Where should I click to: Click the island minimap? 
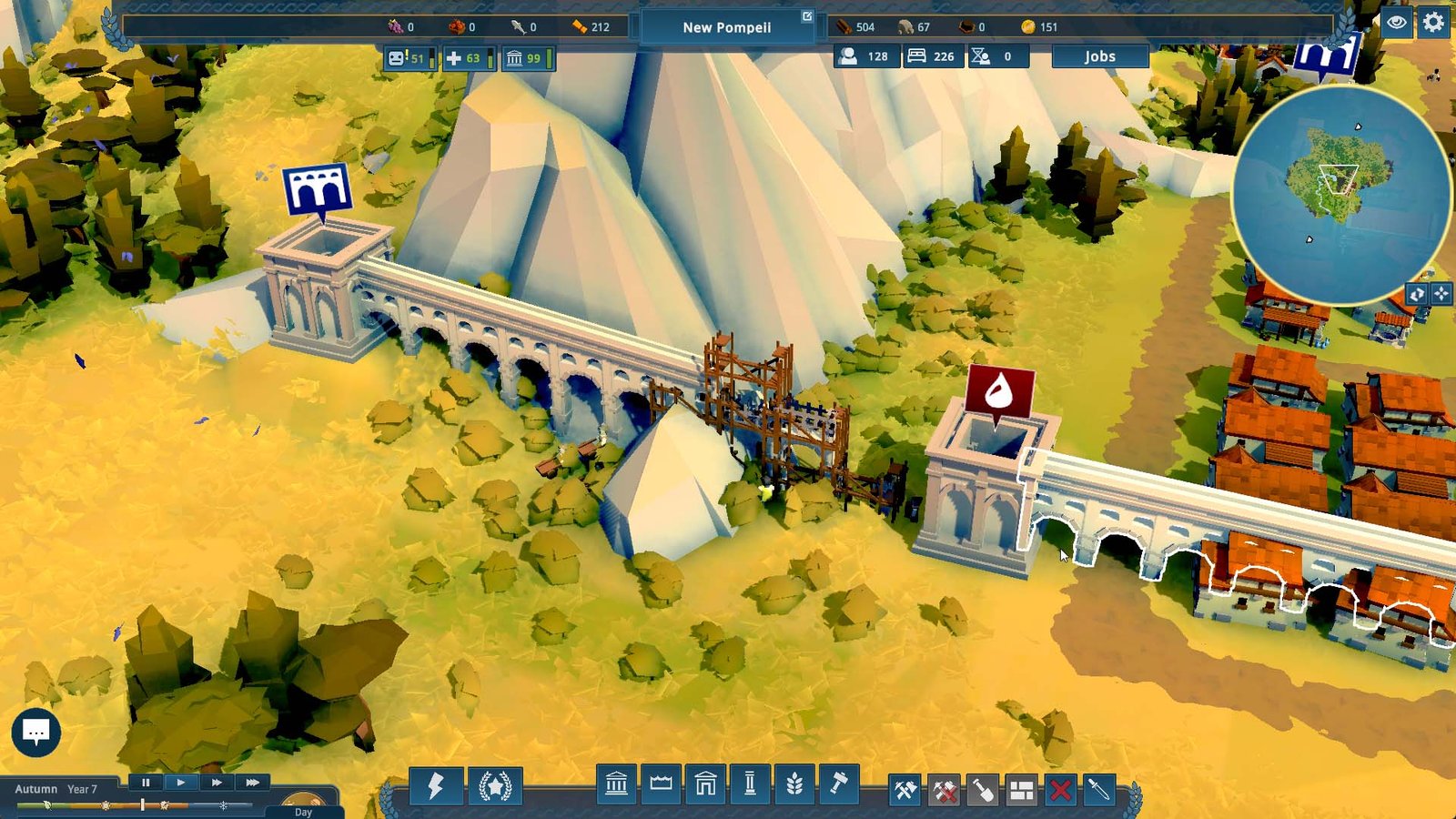1340,194
